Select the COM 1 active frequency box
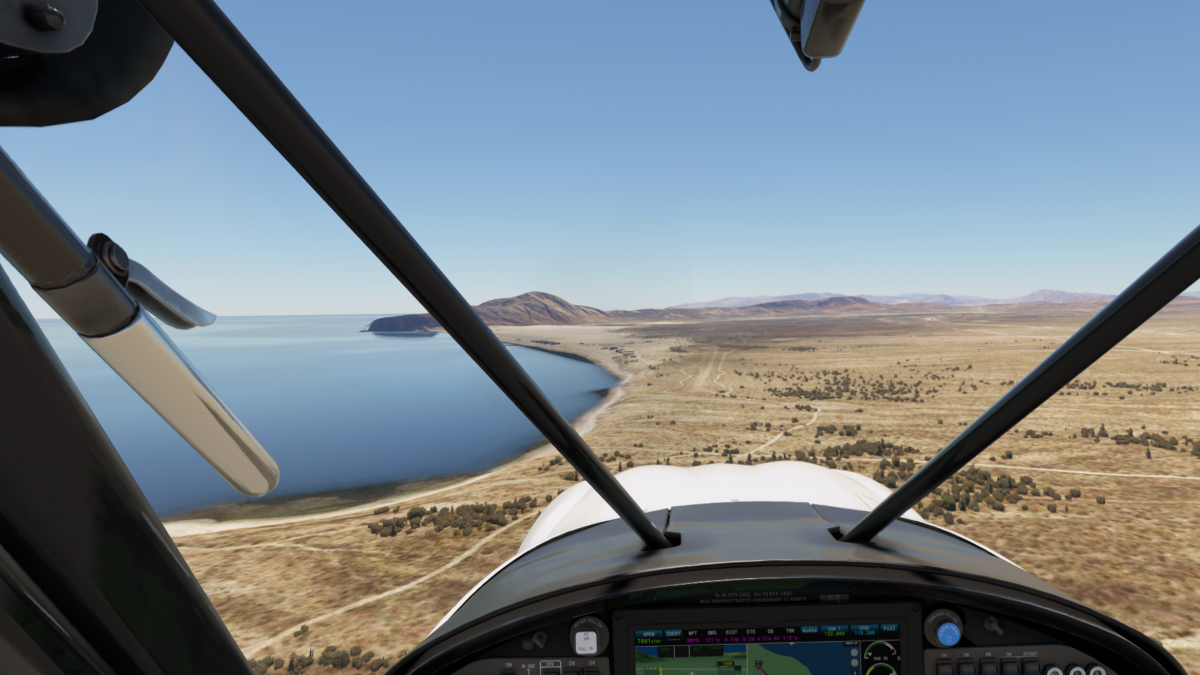 (834, 630)
